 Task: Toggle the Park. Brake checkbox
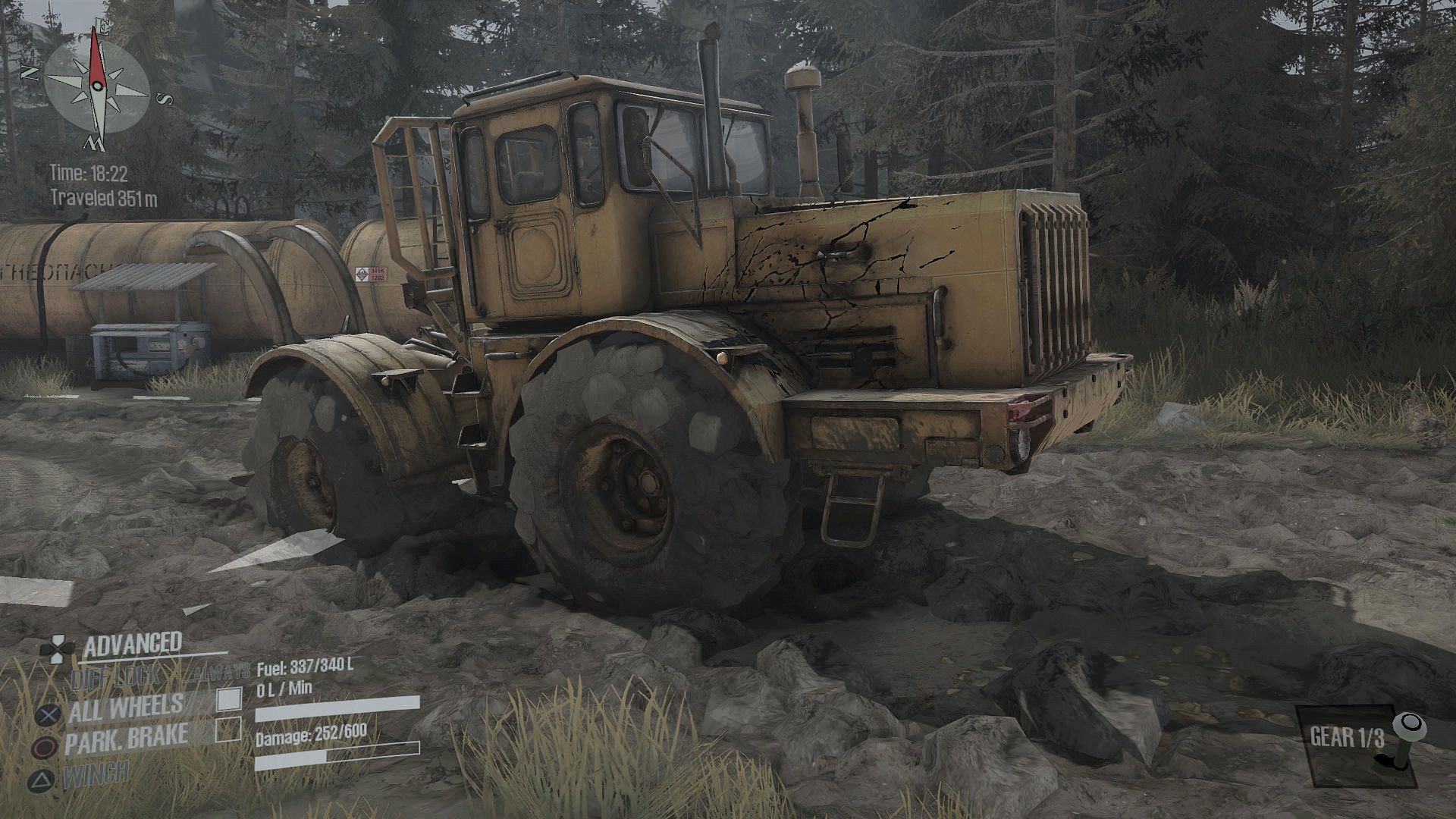click(228, 730)
